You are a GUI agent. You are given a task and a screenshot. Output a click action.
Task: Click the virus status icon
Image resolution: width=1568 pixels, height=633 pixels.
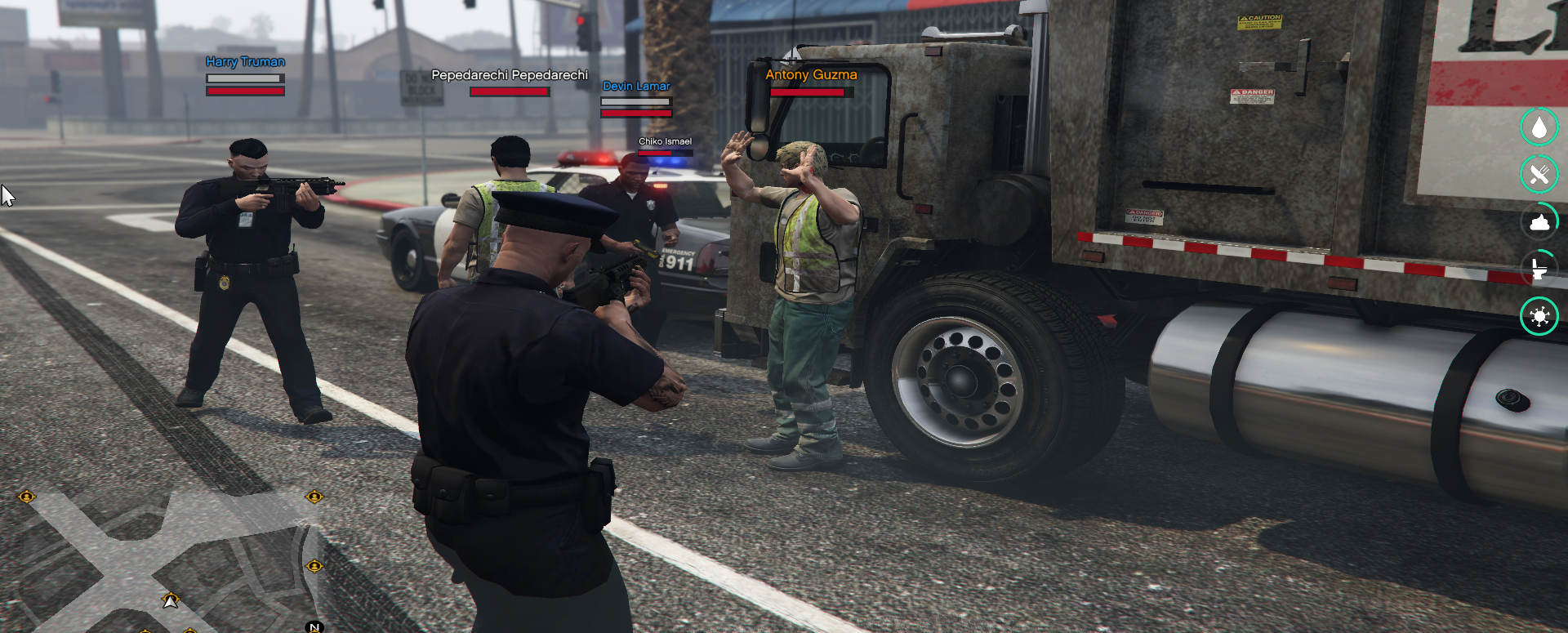[x=1539, y=316]
